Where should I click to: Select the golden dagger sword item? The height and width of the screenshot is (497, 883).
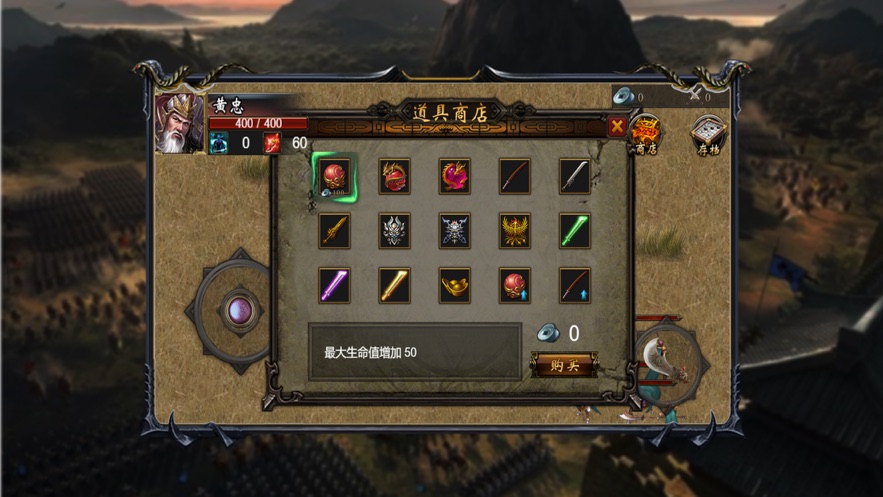(x=334, y=231)
